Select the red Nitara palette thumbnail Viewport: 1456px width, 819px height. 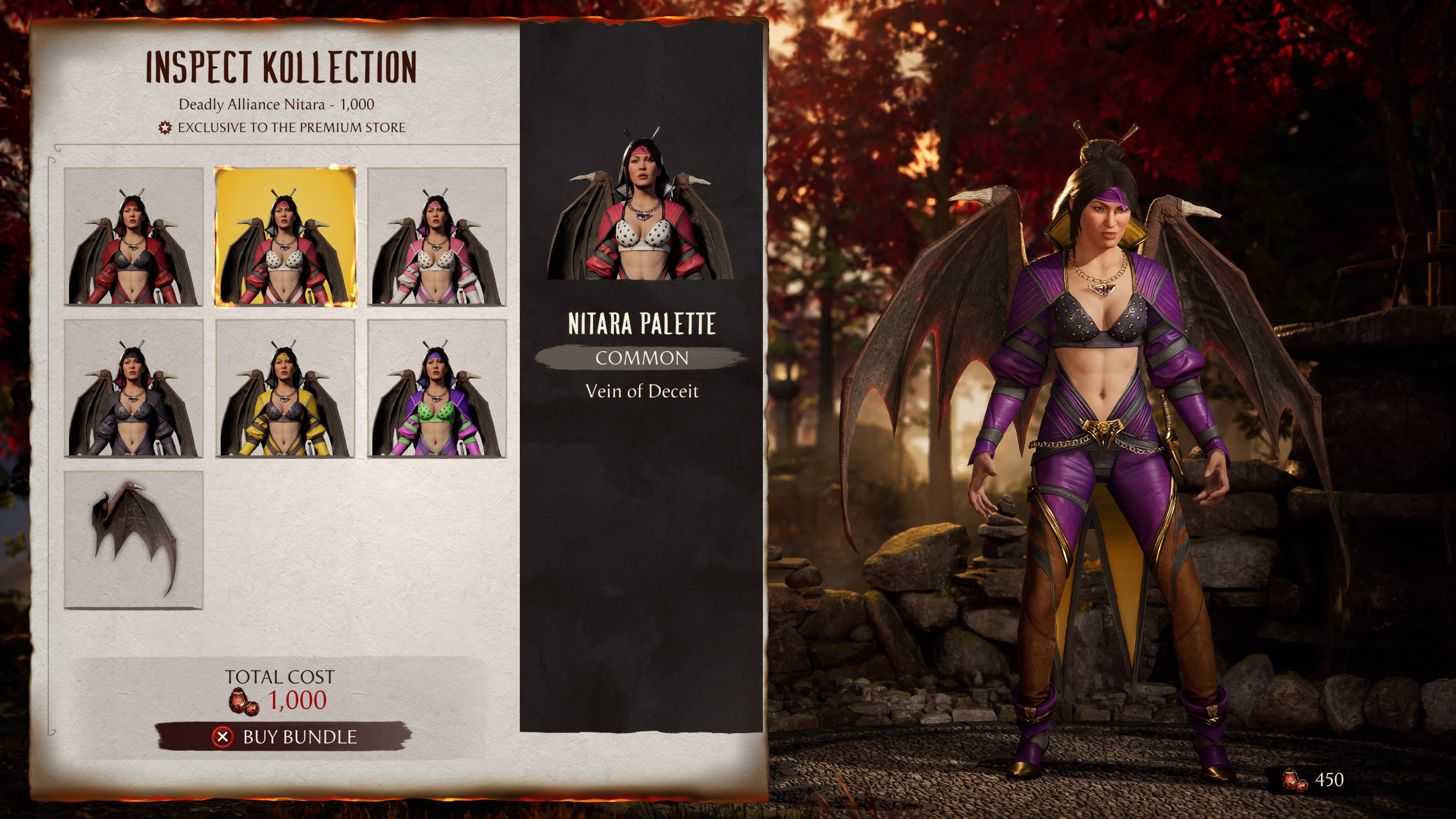pyautogui.click(x=133, y=237)
